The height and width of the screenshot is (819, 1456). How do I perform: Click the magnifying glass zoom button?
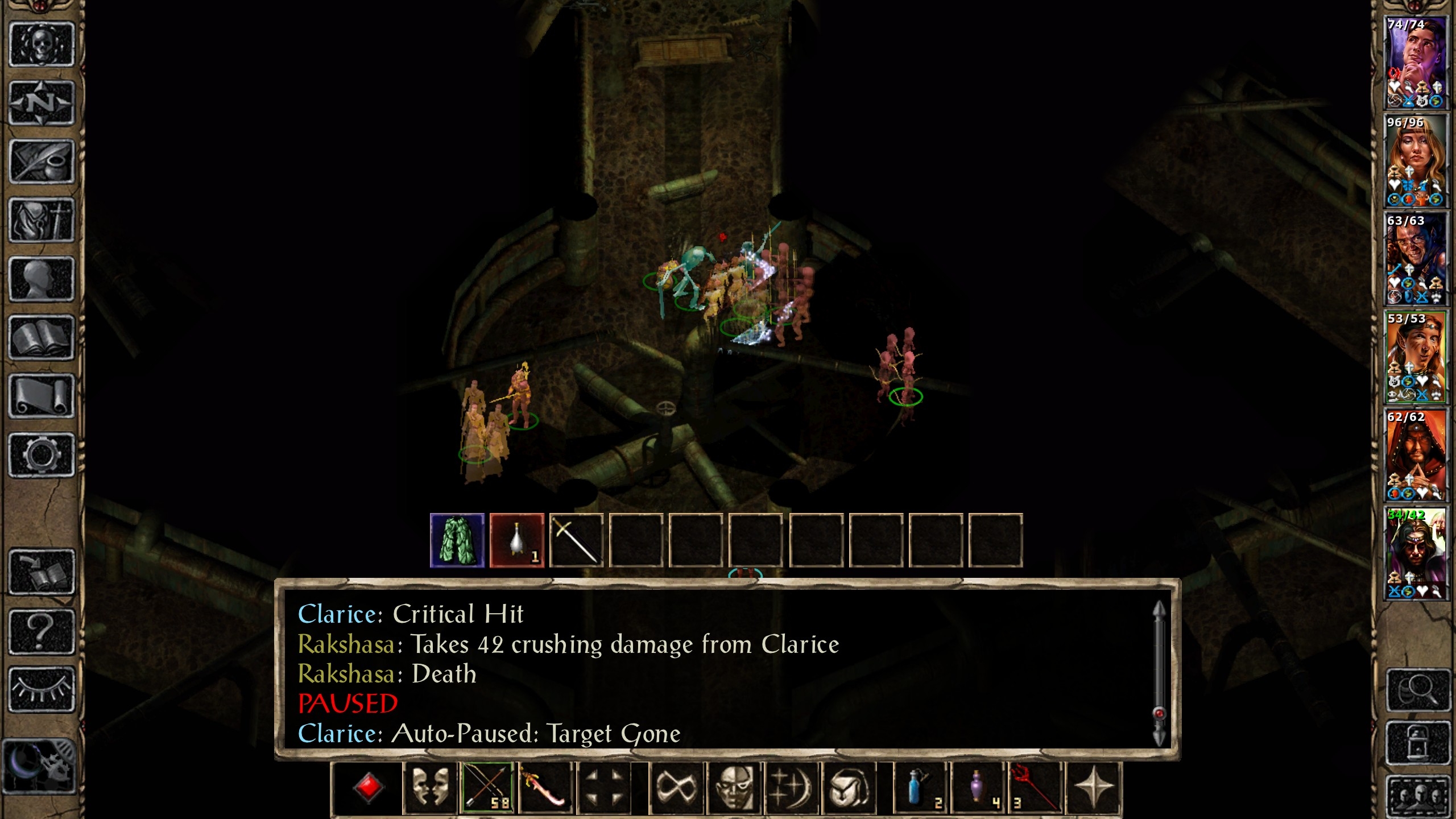(x=1417, y=690)
